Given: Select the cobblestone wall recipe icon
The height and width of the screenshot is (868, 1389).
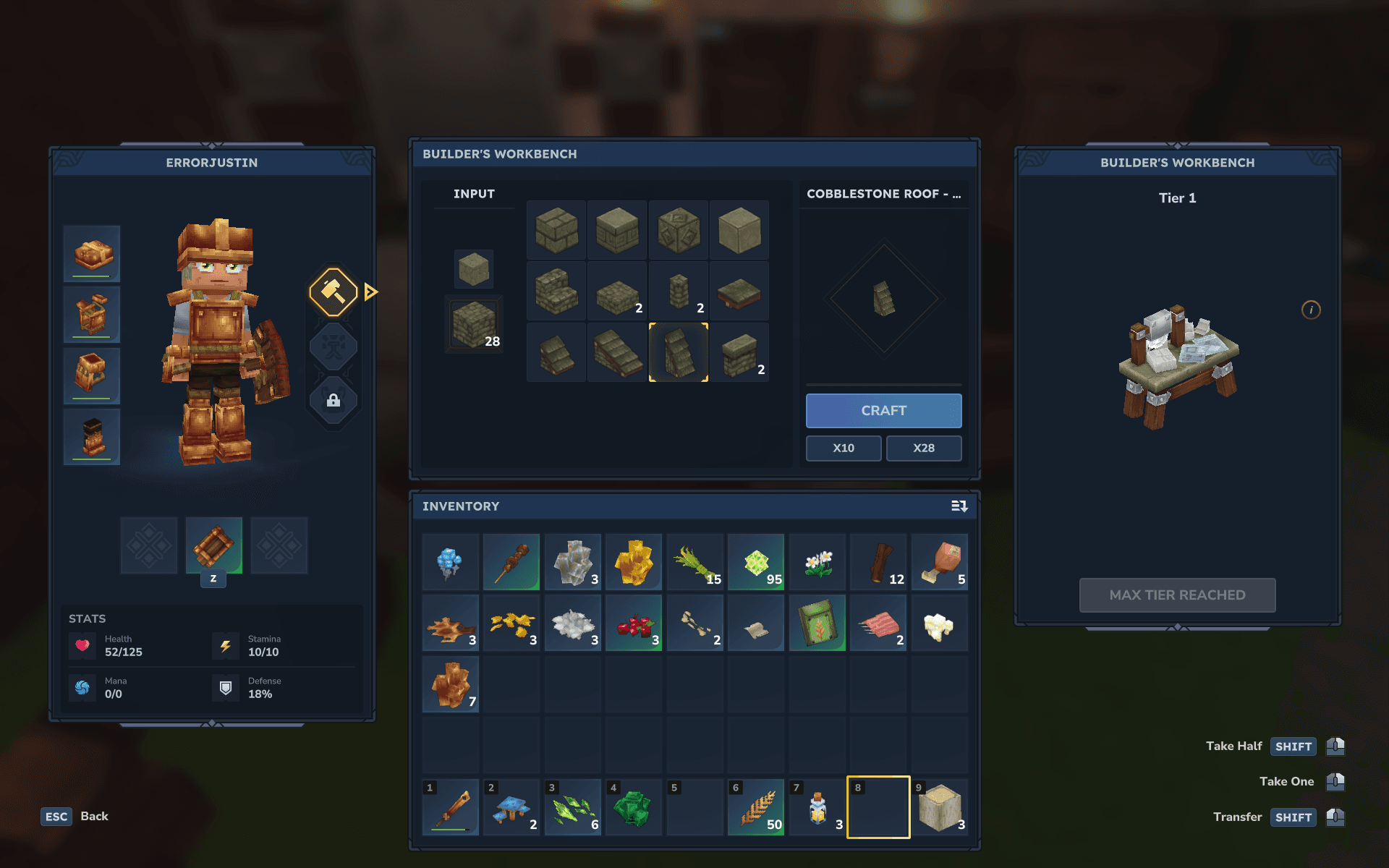Looking at the screenshot, I should tap(740, 352).
